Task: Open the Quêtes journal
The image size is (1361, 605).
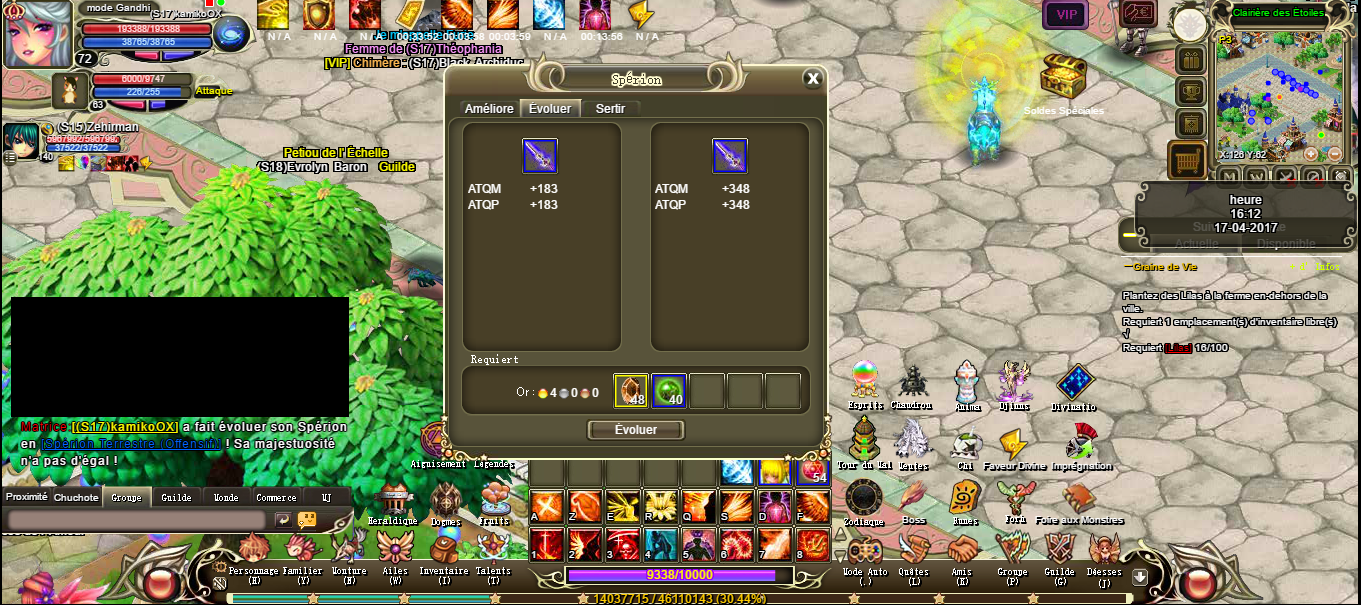Action: pos(913,550)
